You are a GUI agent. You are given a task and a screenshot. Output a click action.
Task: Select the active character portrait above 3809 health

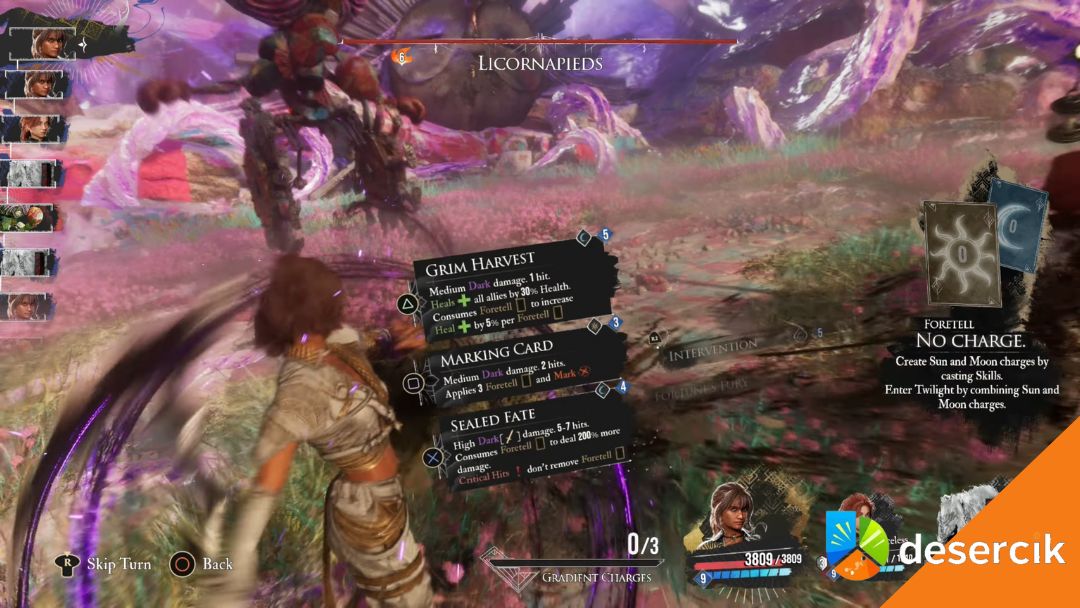(736, 516)
